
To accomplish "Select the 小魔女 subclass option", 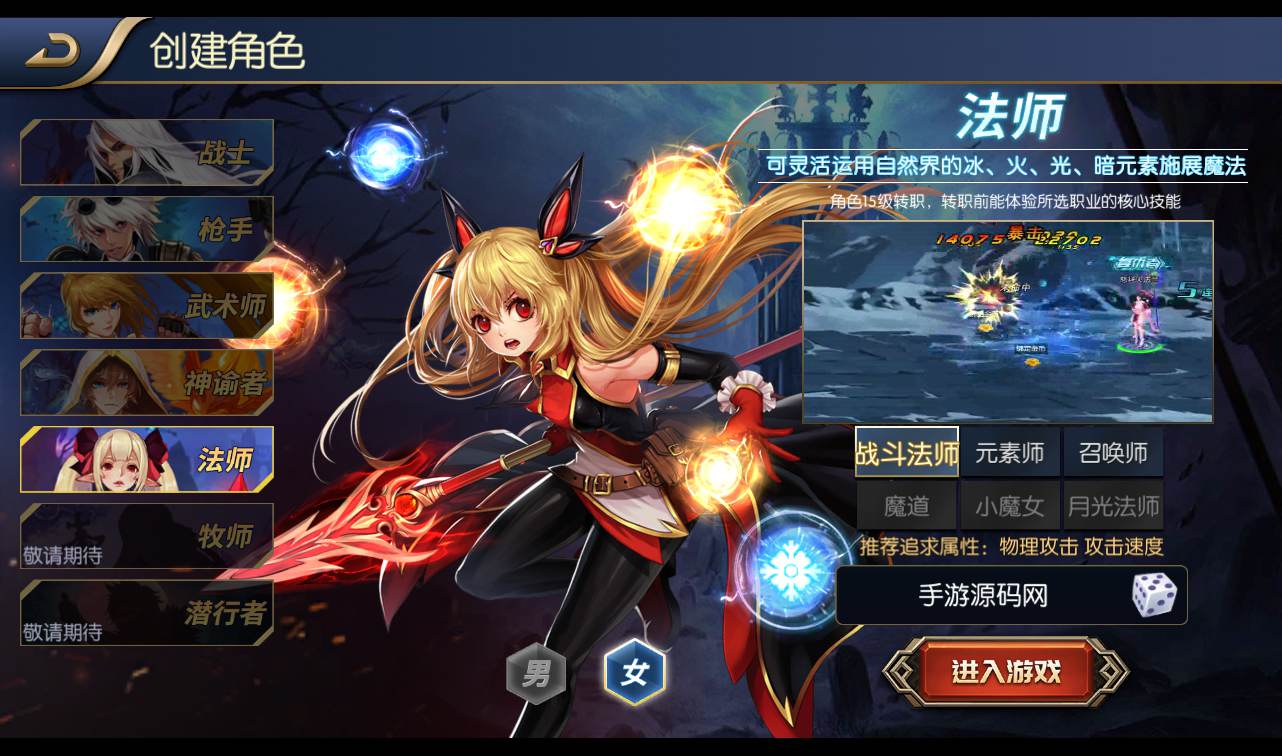I will (x=1010, y=505).
